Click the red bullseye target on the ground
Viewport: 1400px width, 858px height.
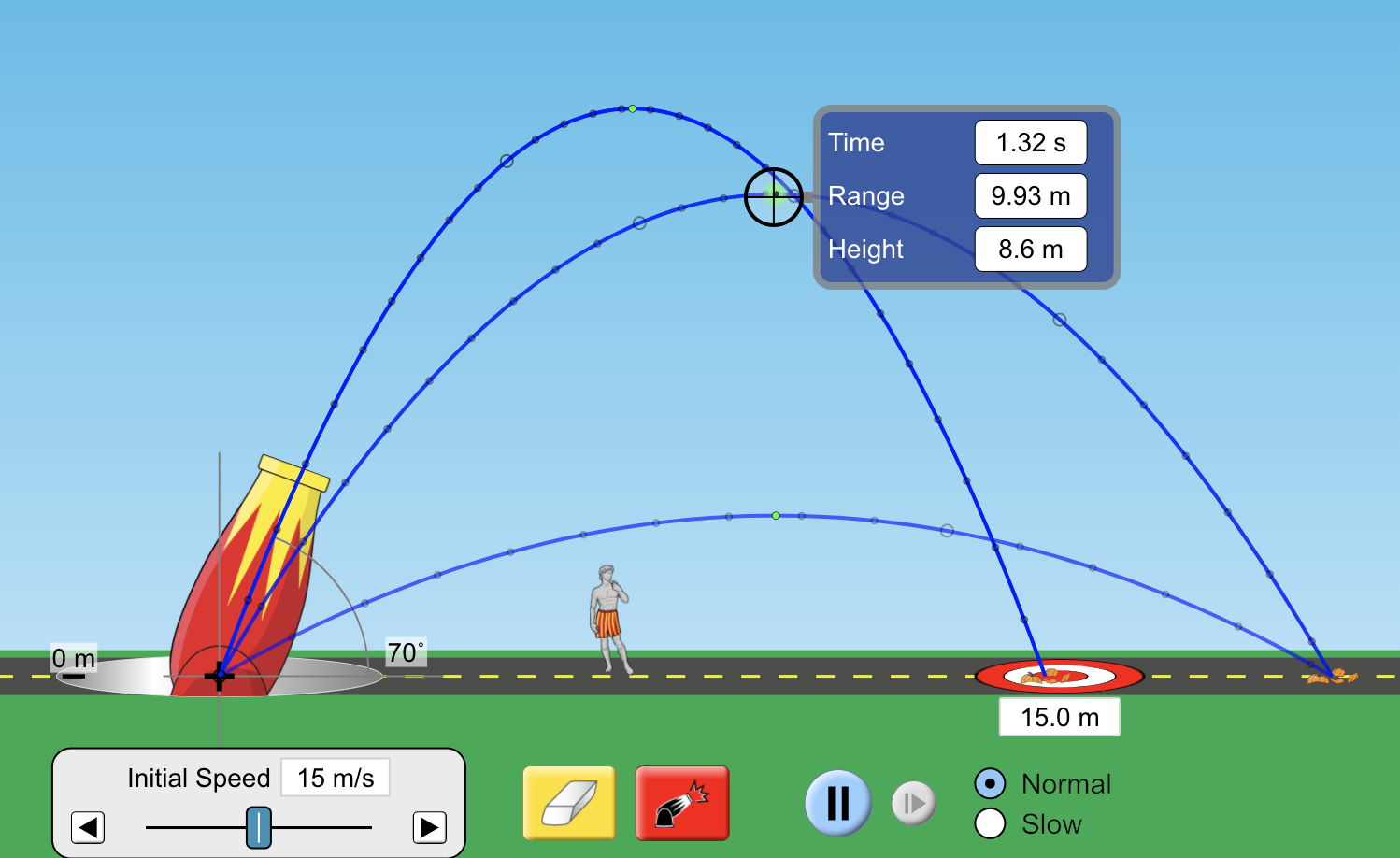[x=1059, y=677]
